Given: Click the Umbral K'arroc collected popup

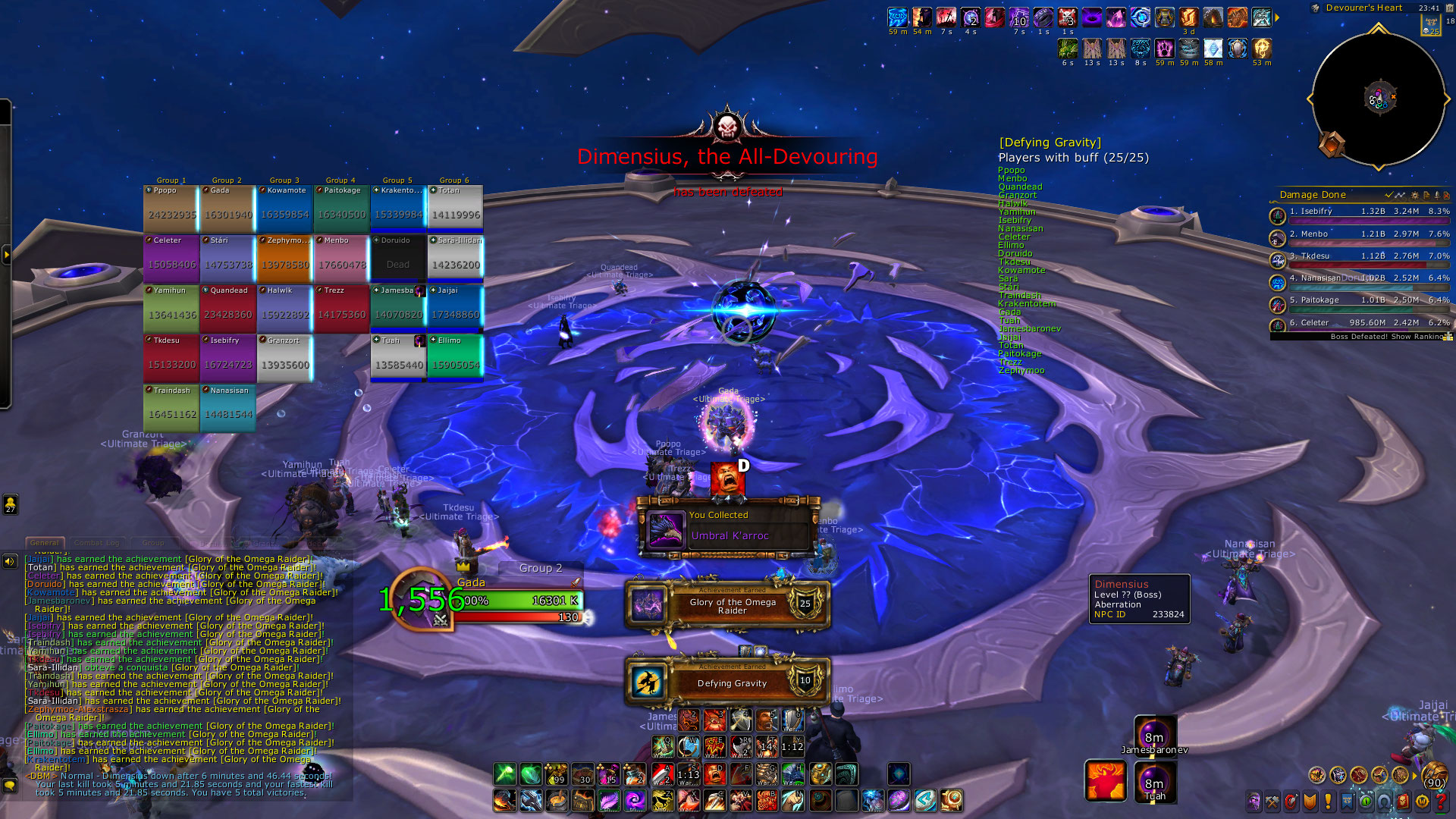Looking at the screenshot, I should point(728,527).
